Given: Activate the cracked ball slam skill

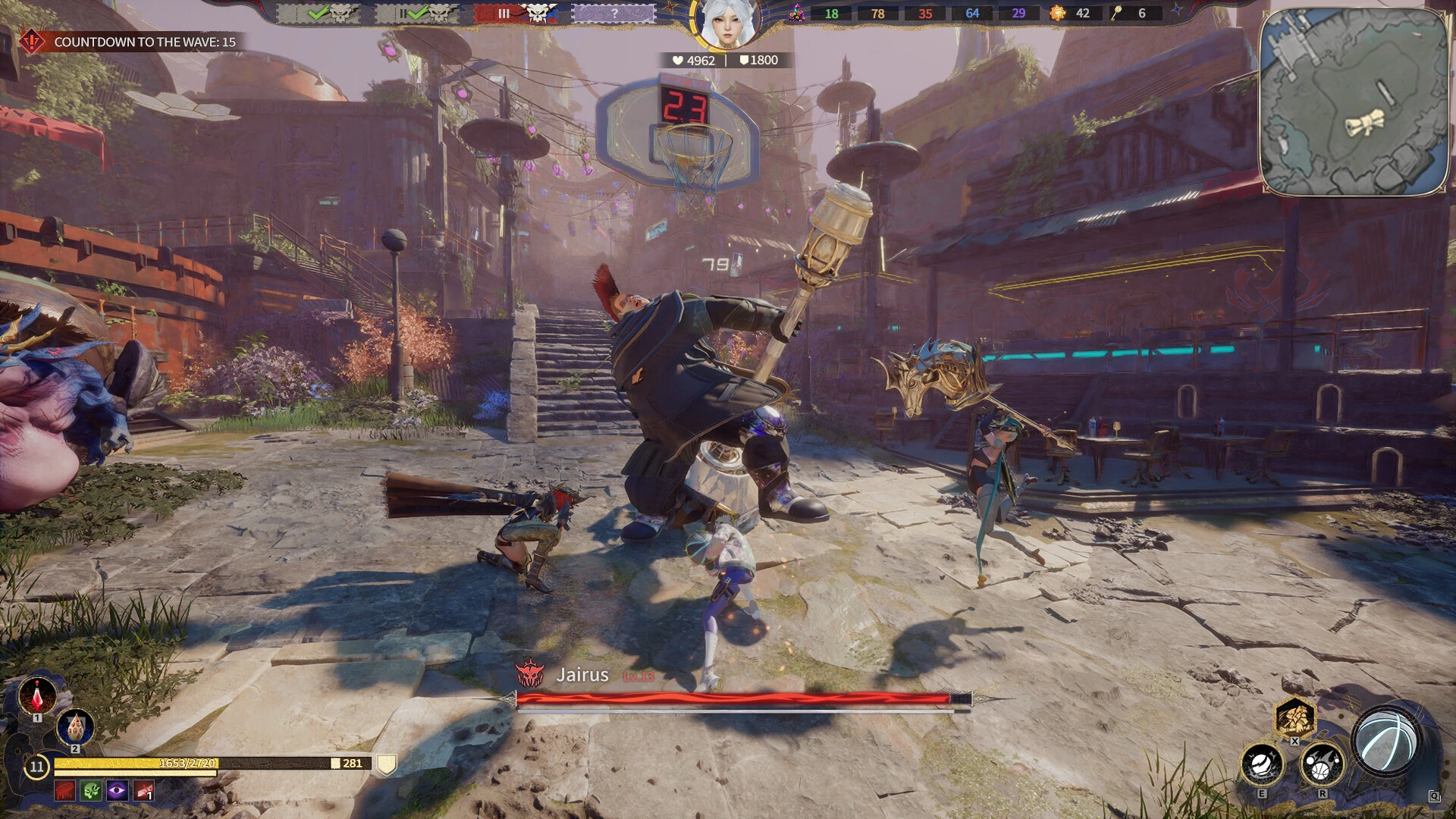Looking at the screenshot, I should (x=1262, y=764).
